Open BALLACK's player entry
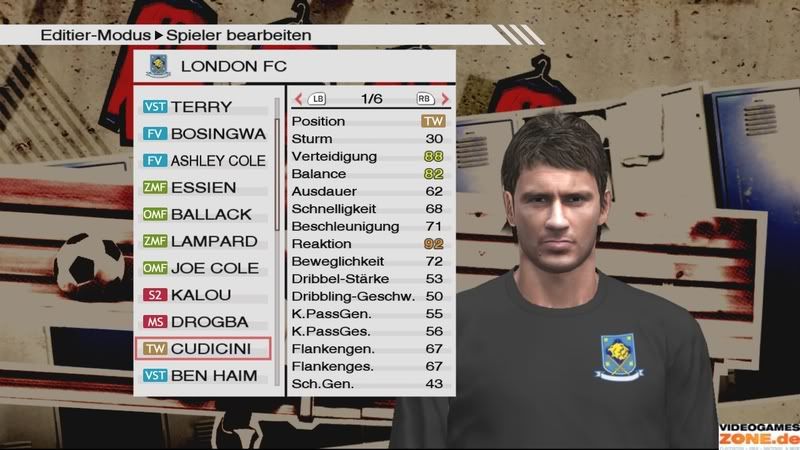Image resolution: width=800 pixels, height=450 pixels. click(205, 214)
